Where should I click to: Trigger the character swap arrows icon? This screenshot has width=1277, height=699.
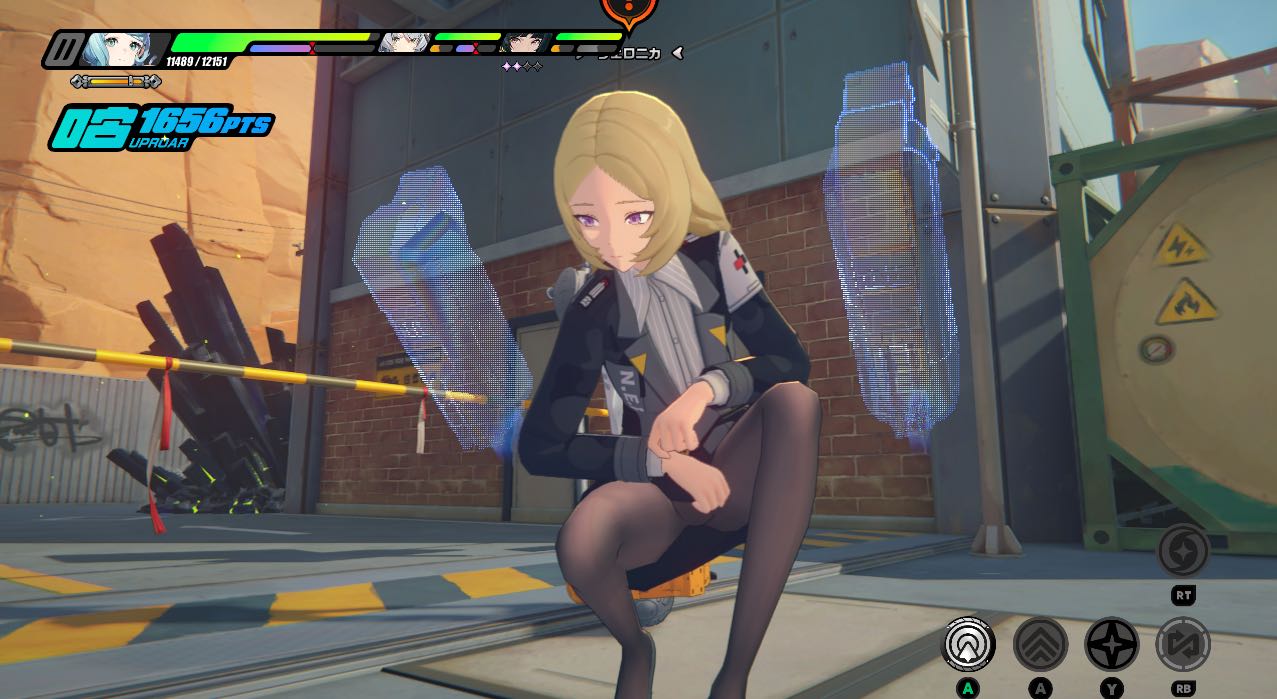tap(1183, 645)
